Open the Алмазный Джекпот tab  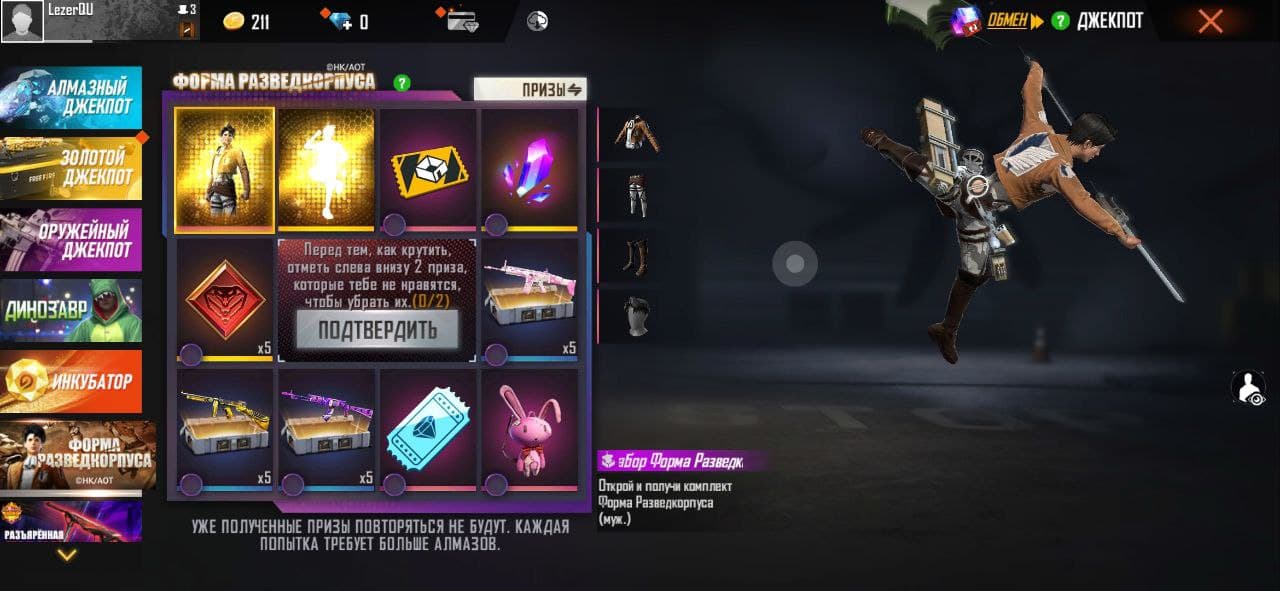(71, 98)
